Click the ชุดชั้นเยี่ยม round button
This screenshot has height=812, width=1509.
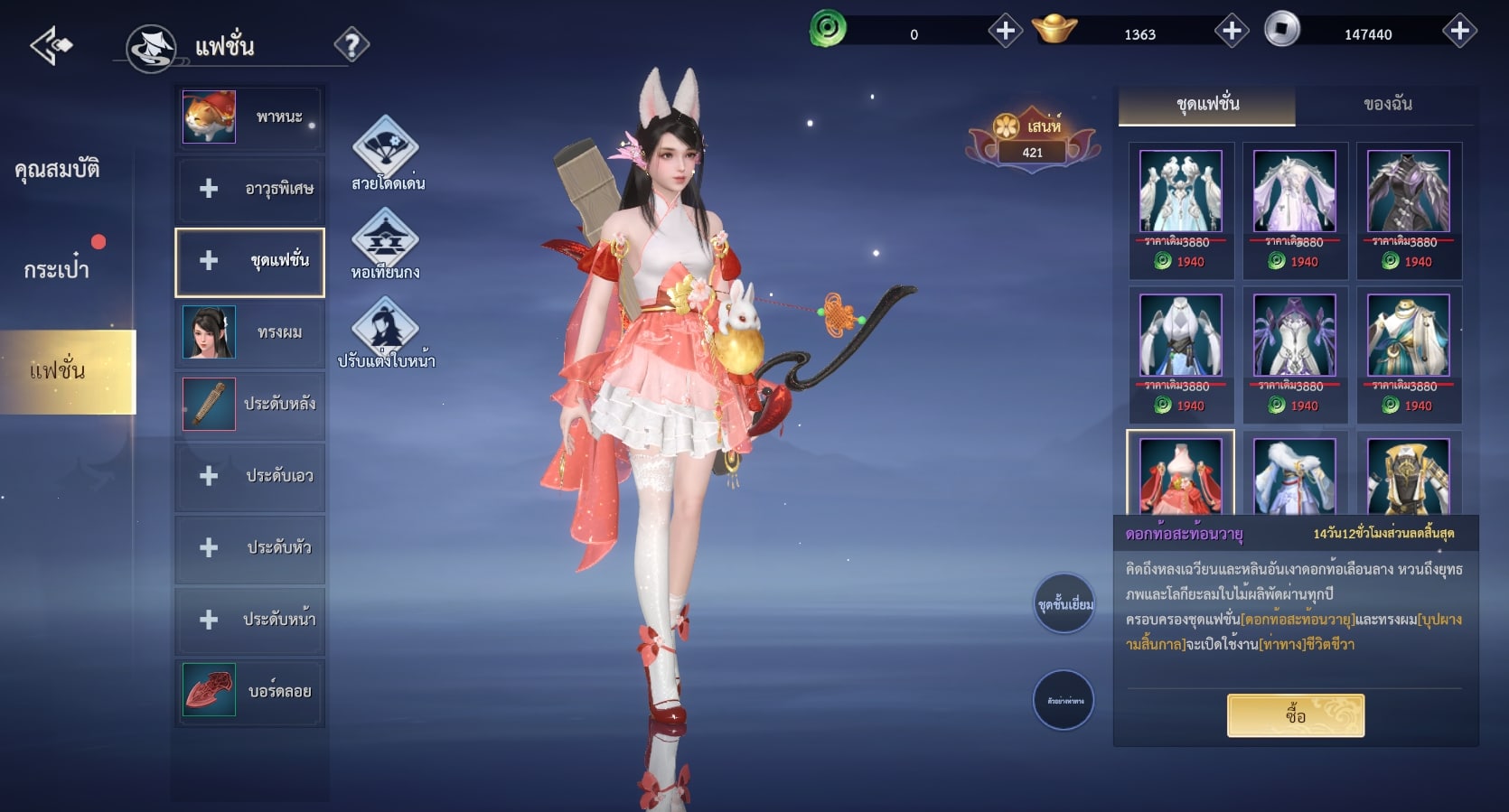(1064, 603)
